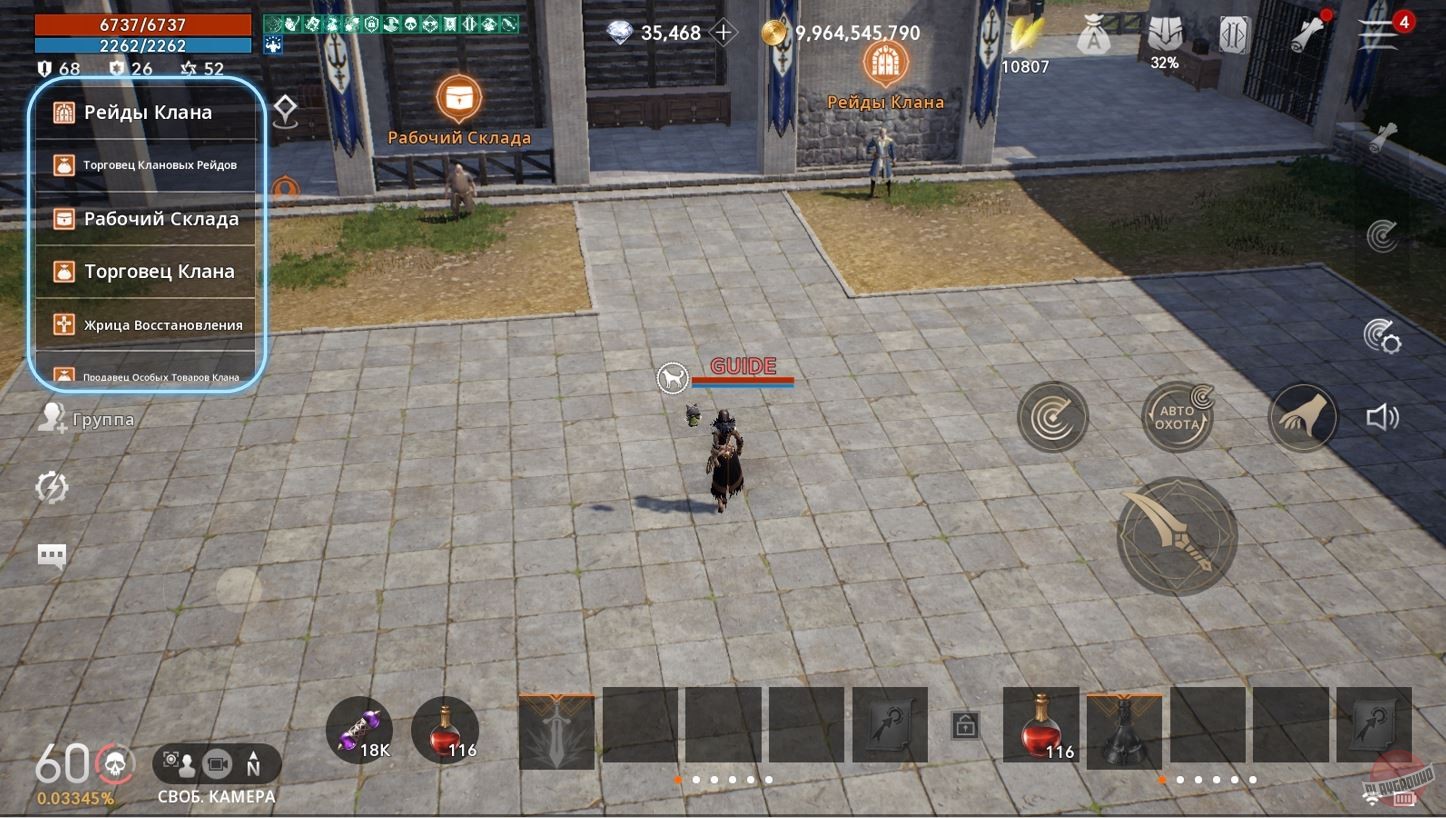
Task: Click the red health potion showing 116
Action: (x=443, y=728)
